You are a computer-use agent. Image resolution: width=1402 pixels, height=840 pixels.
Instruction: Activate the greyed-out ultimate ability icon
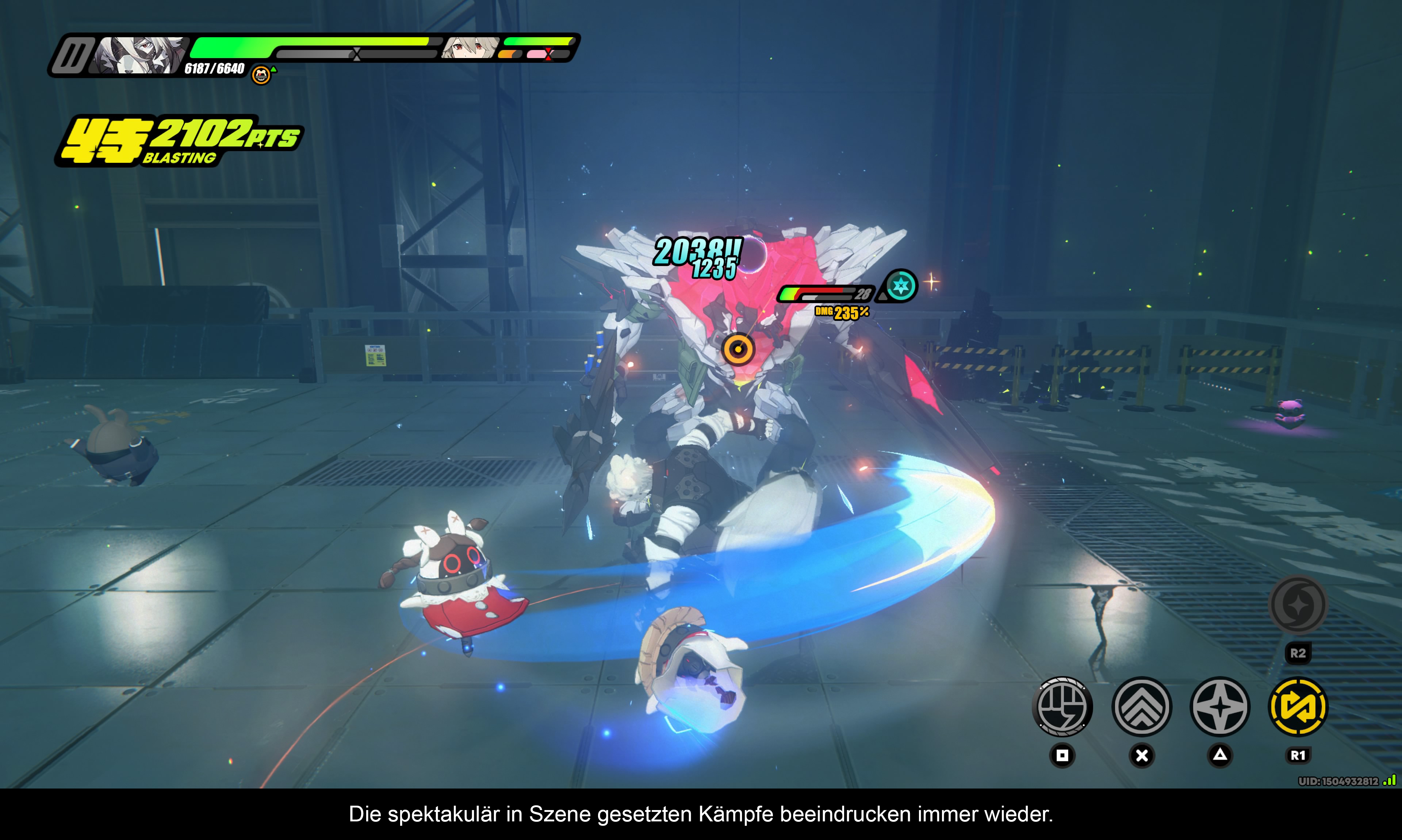click(1298, 605)
